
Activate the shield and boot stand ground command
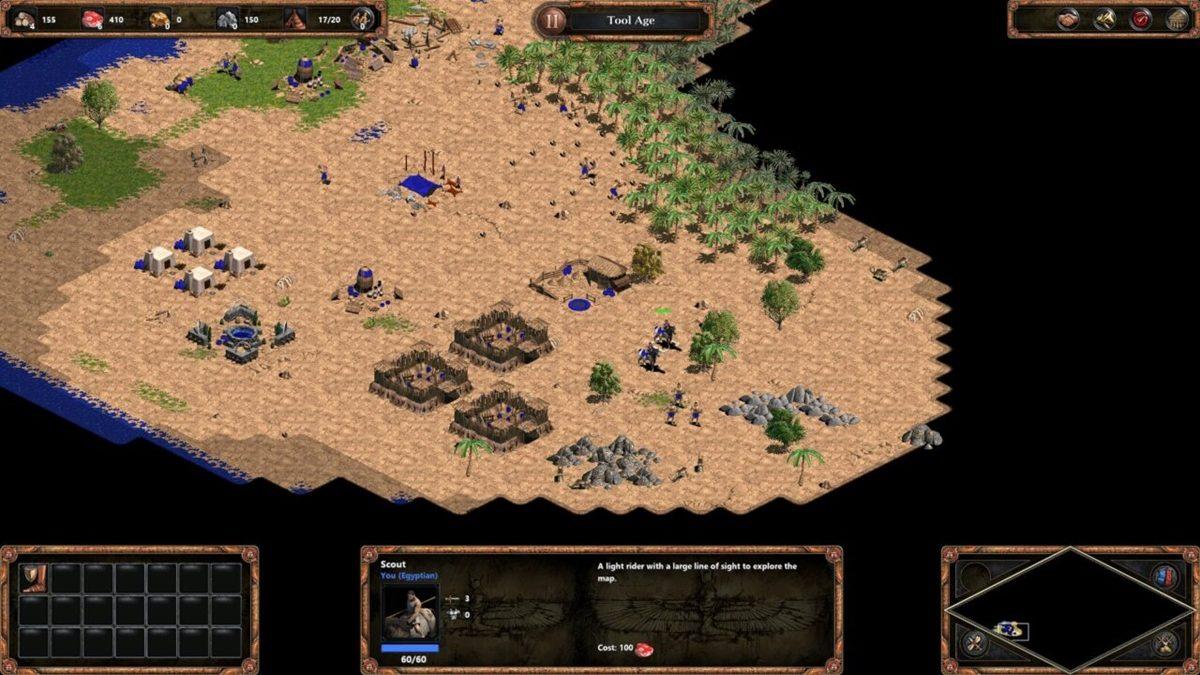coord(34,578)
